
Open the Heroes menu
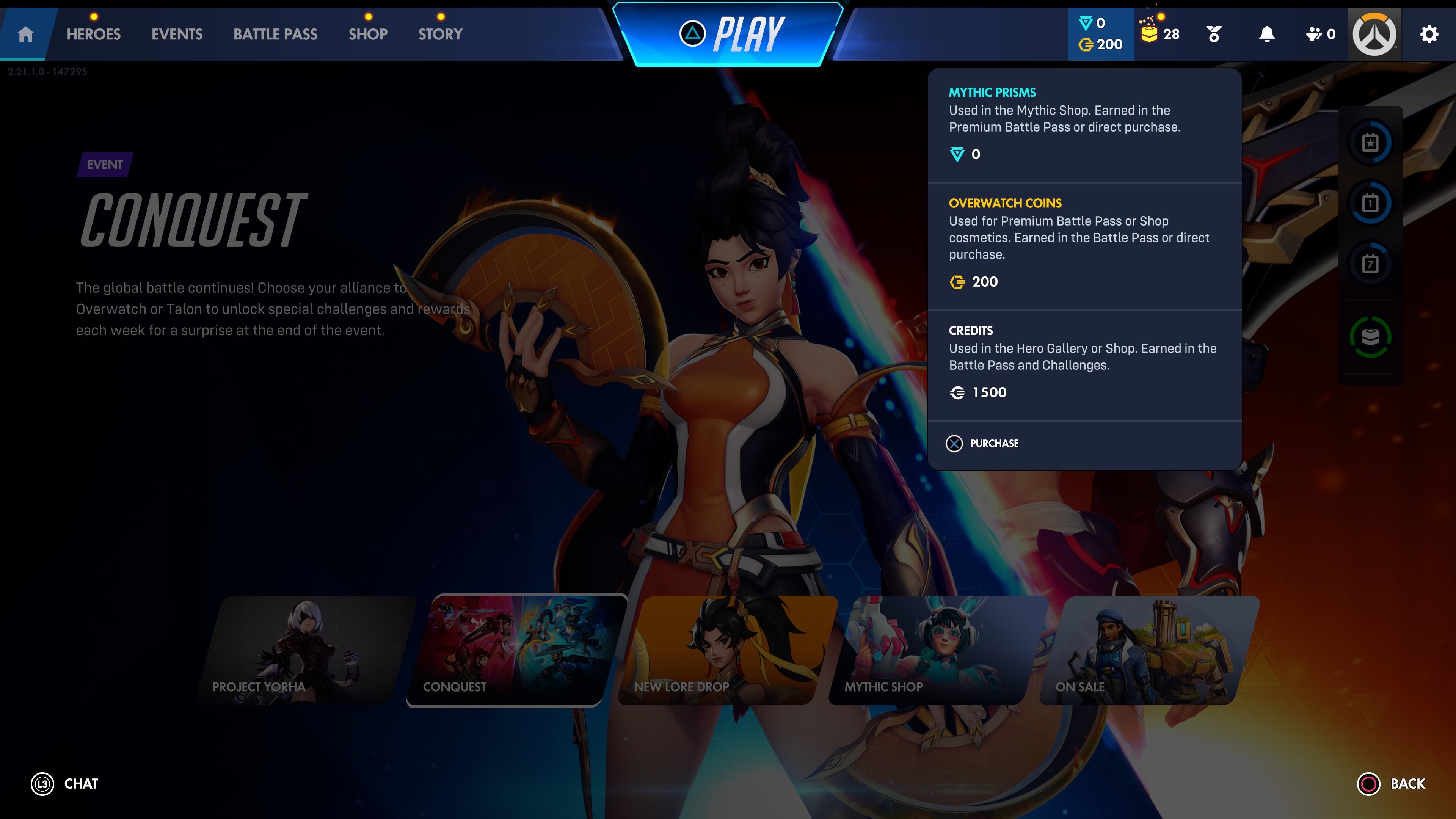[93, 35]
